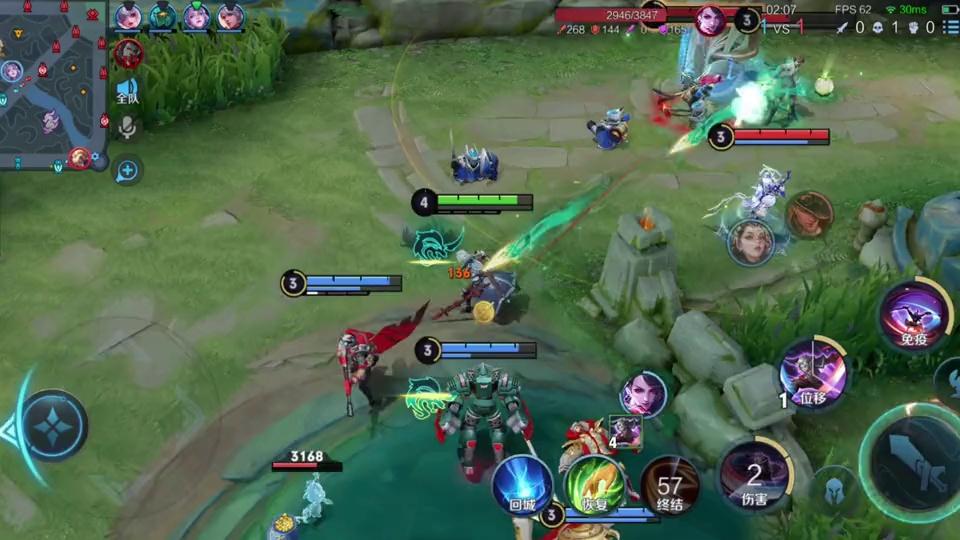Open the scoreboard list menu

[x=950, y=28]
